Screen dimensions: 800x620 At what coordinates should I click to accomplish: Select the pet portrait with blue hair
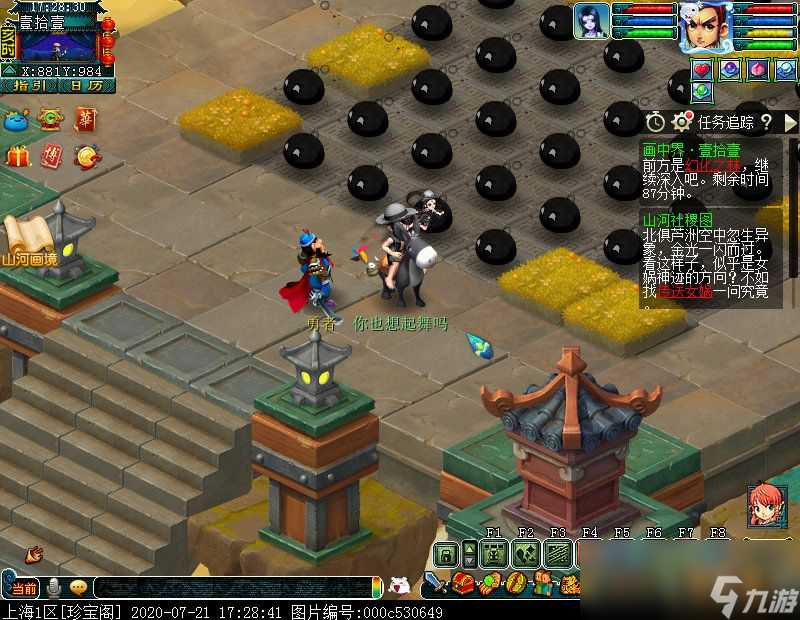(592, 20)
